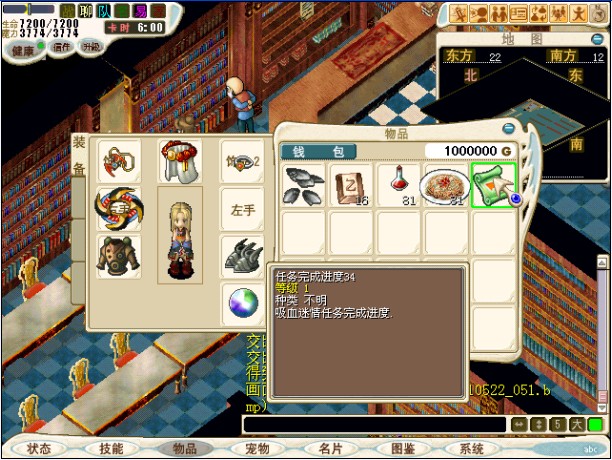The height and width of the screenshot is (460, 612).
Task: Select the noodle dish item
Action: click(445, 185)
